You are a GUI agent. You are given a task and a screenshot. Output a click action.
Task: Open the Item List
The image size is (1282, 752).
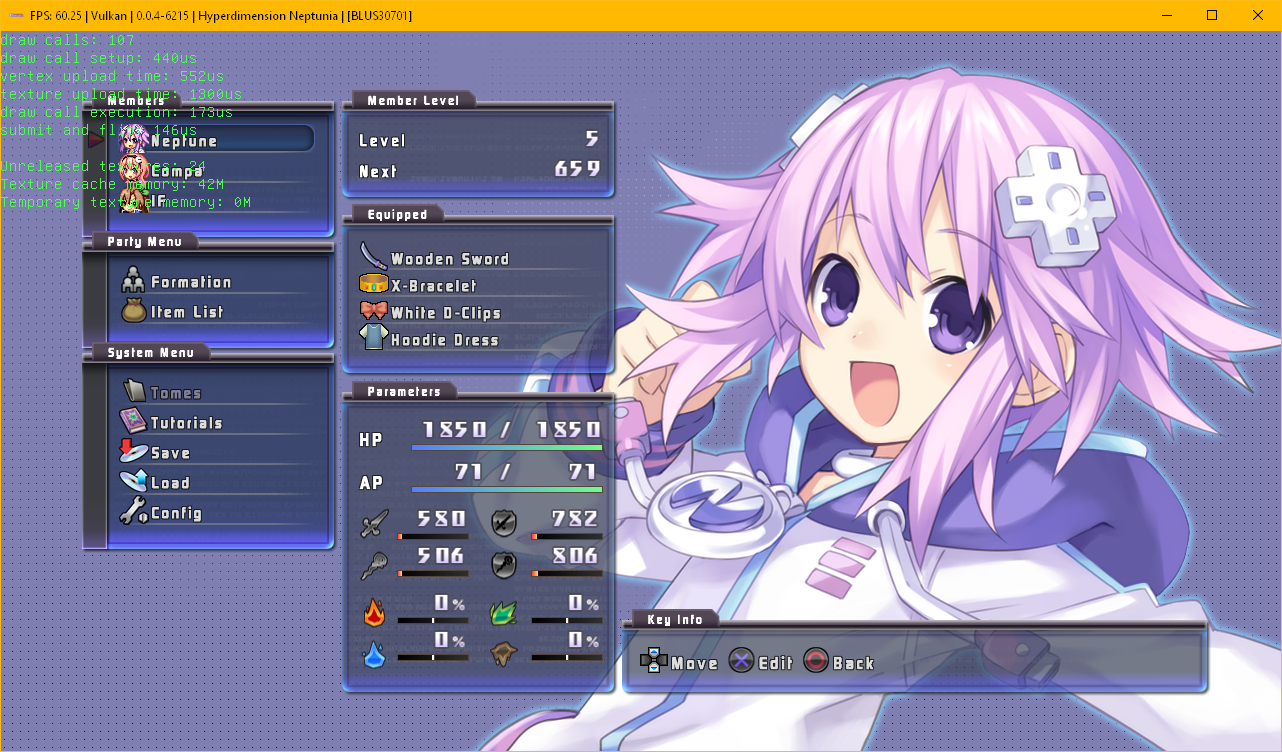(187, 312)
